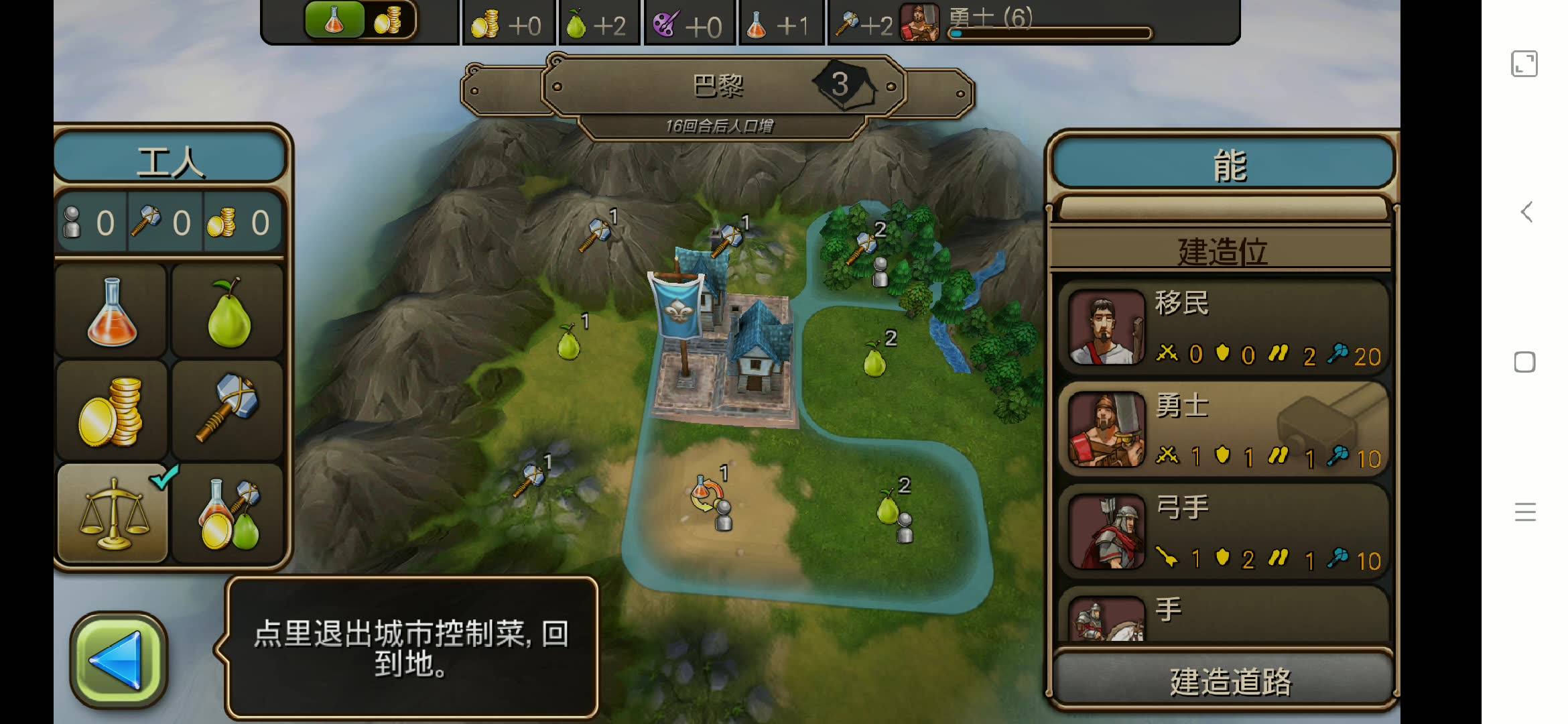The height and width of the screenshot is (724, 1568).
Task: Select the balance scales worker option
Action: click(x=113, y=514)
